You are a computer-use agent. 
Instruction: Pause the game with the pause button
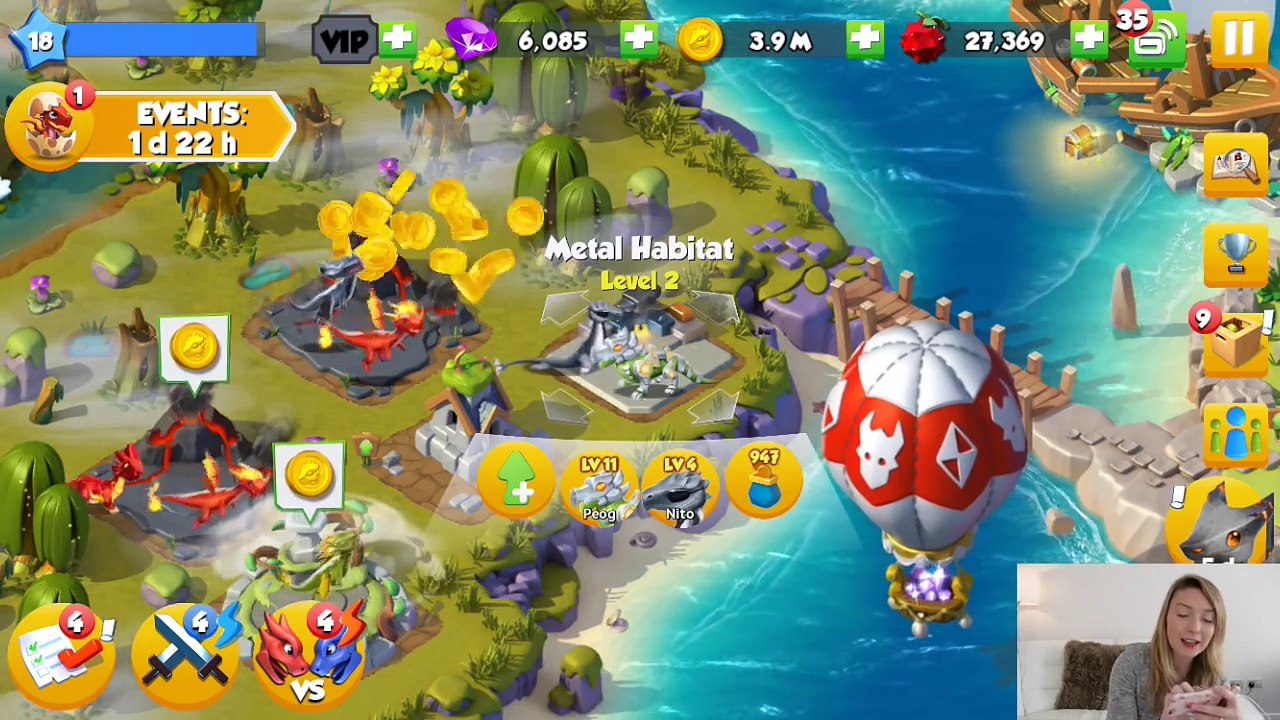(x=1238, y=40)
